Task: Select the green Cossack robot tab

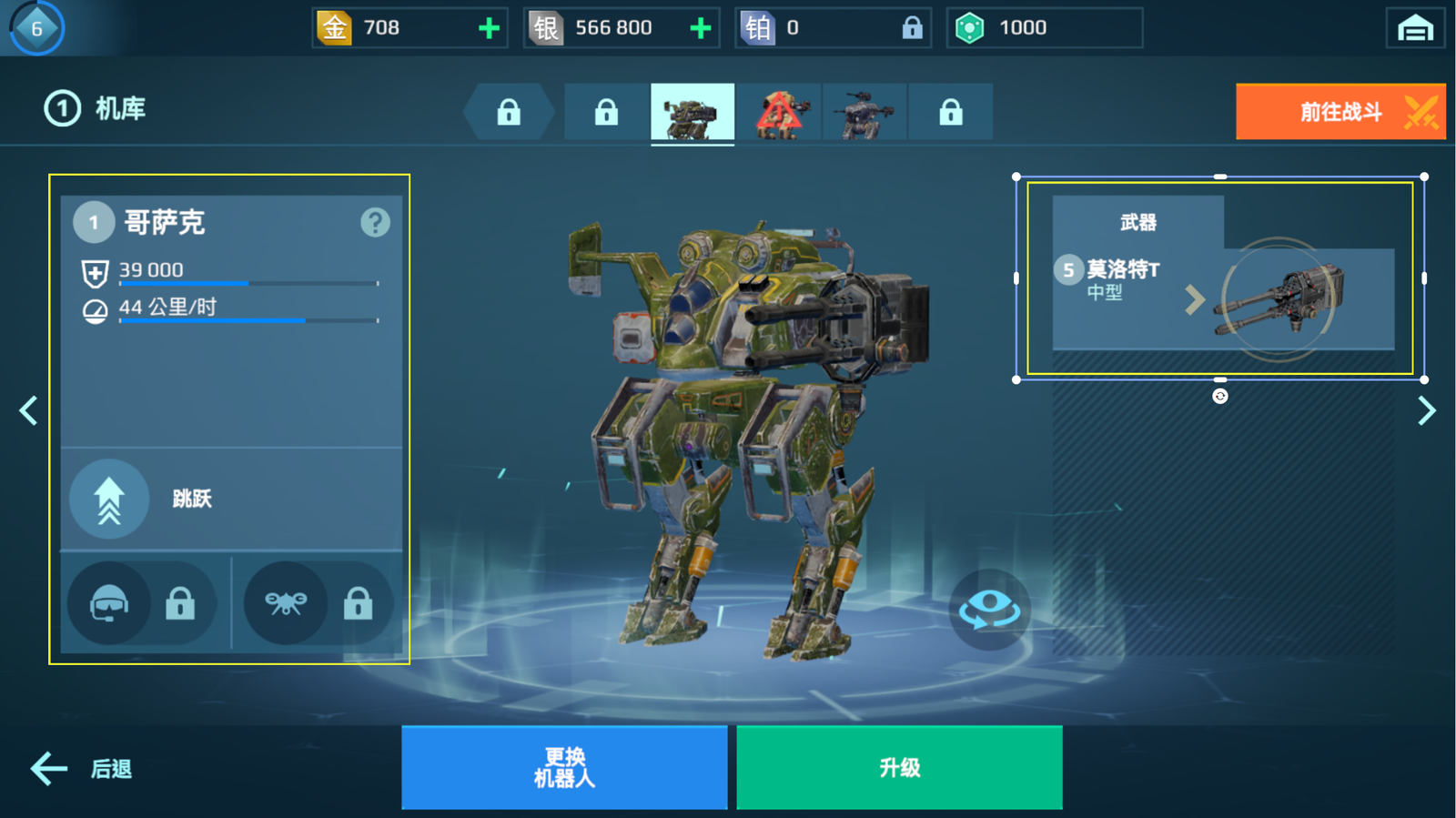Action: 693,113
